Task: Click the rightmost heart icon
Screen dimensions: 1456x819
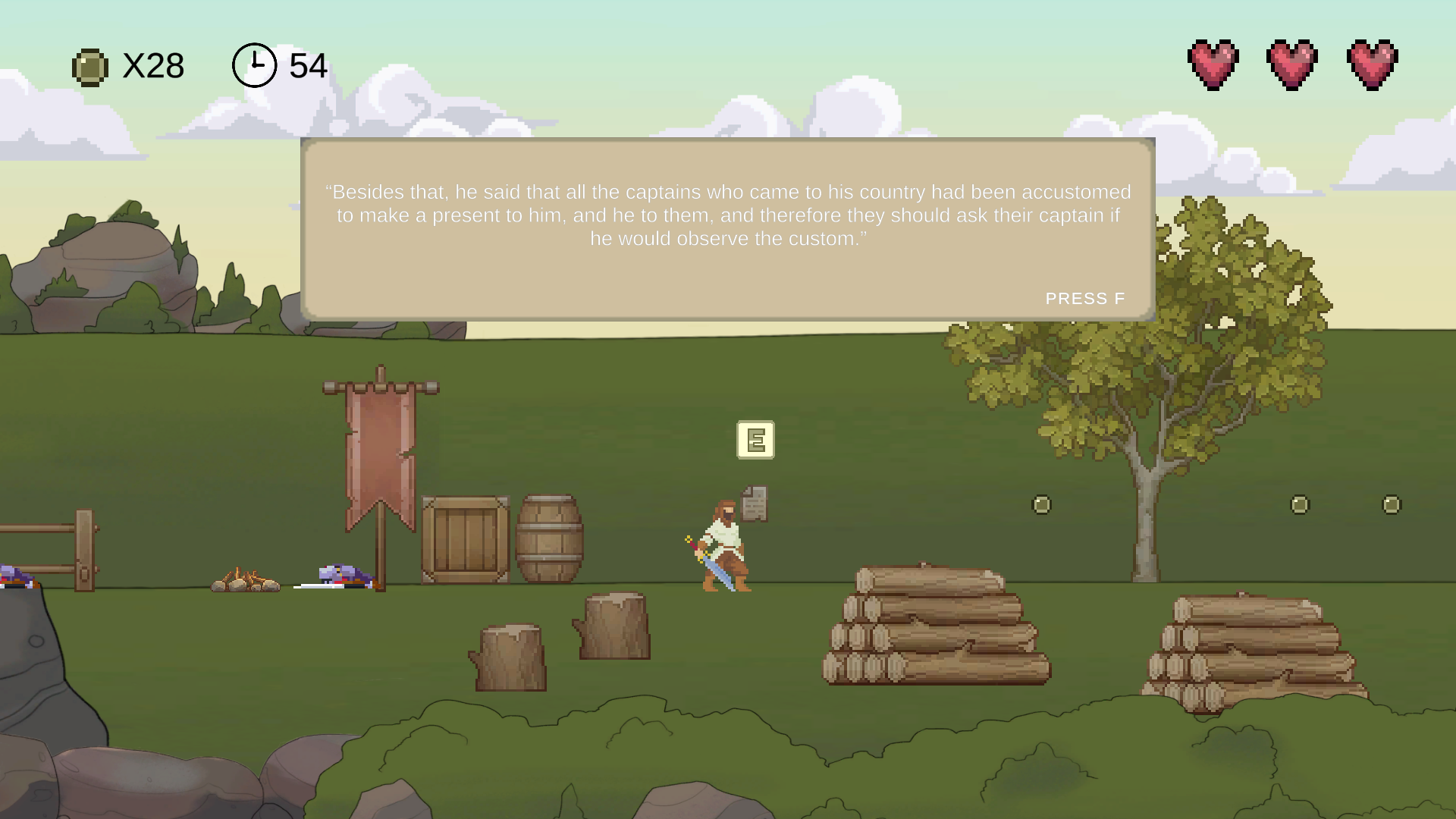Action: point(1374,64)
